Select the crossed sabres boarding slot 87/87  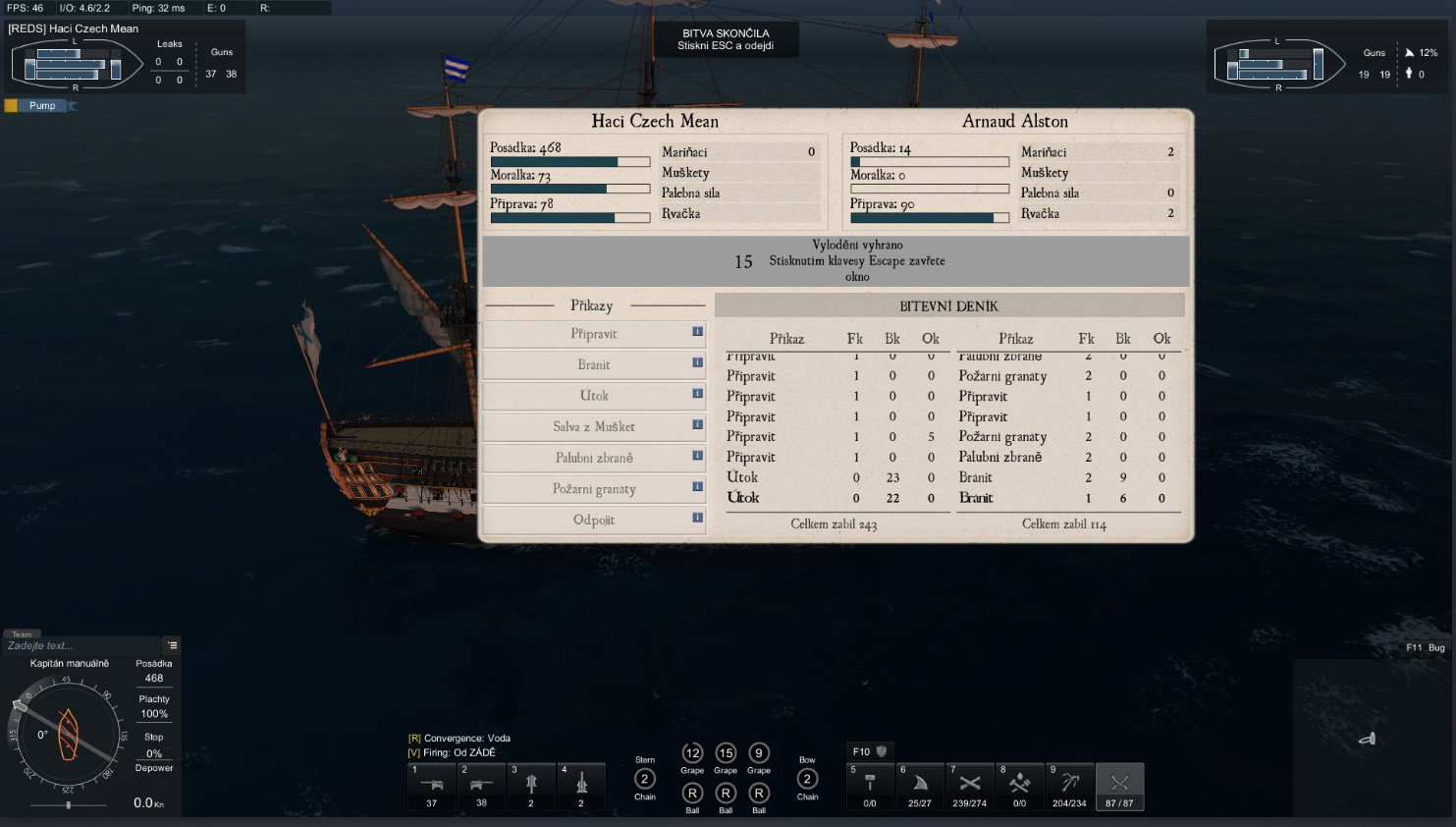1119,787
